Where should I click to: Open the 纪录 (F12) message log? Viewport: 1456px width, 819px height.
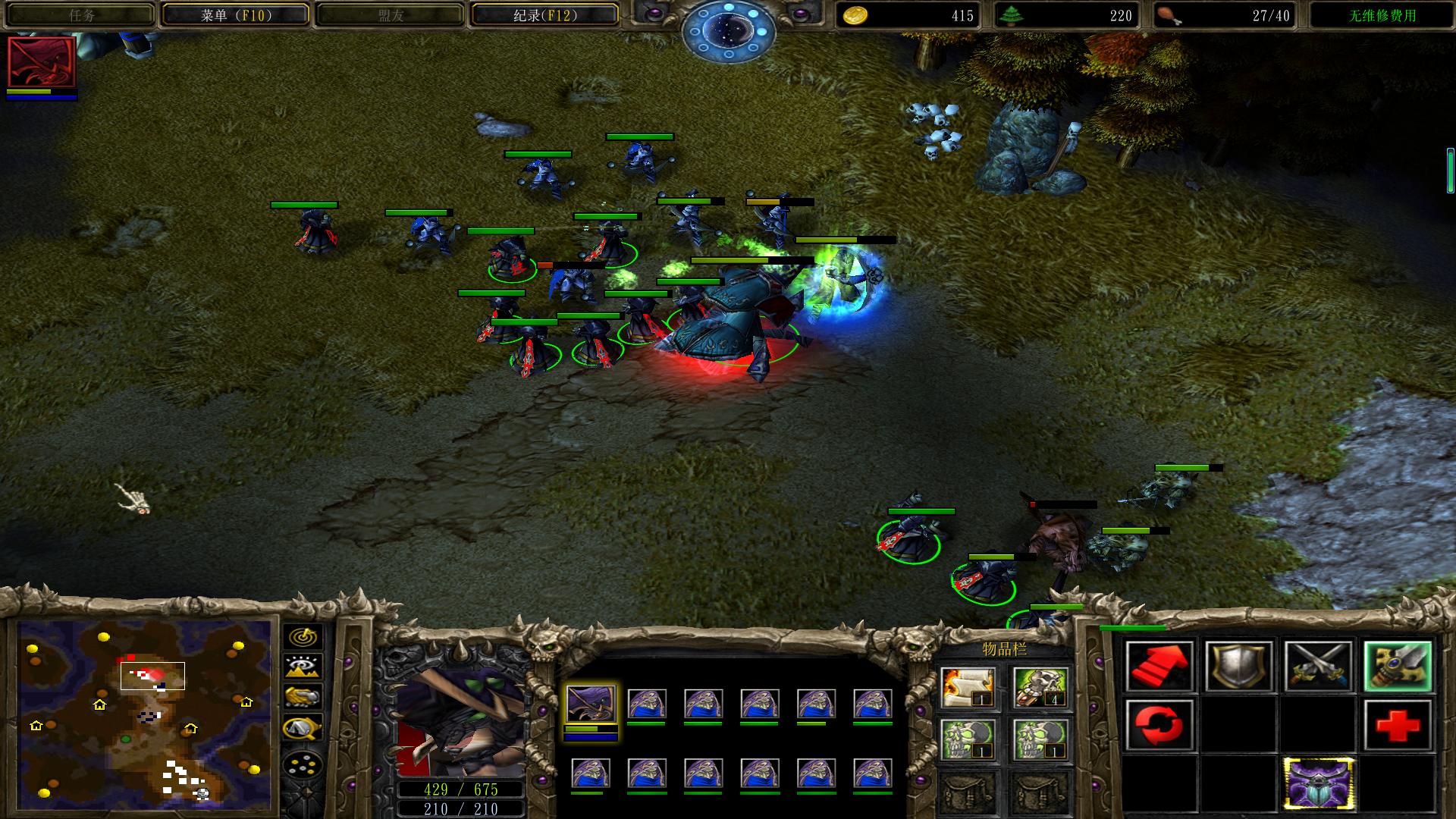tap(544, 15)
